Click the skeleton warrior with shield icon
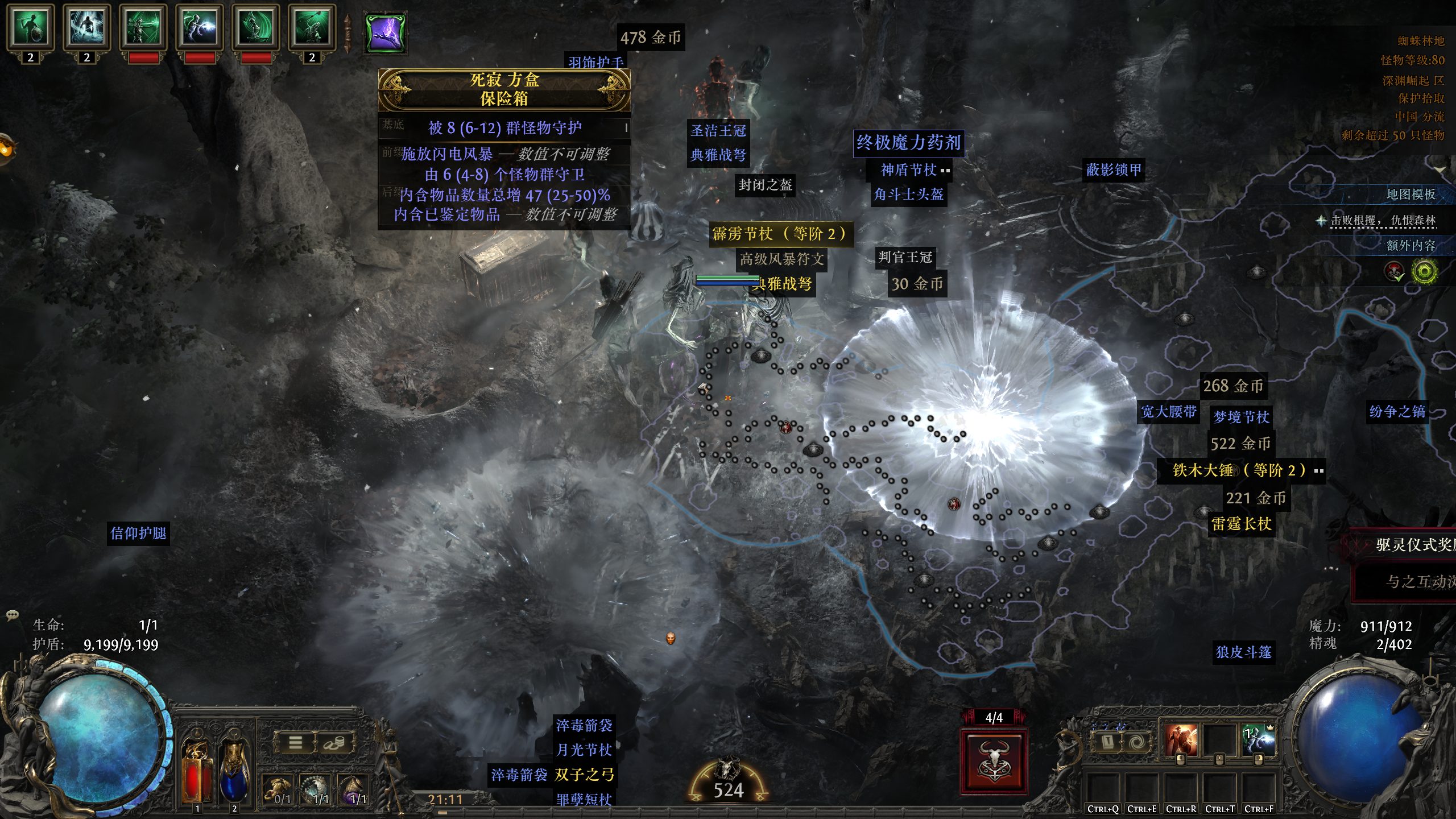 click(x=30, y=27)
